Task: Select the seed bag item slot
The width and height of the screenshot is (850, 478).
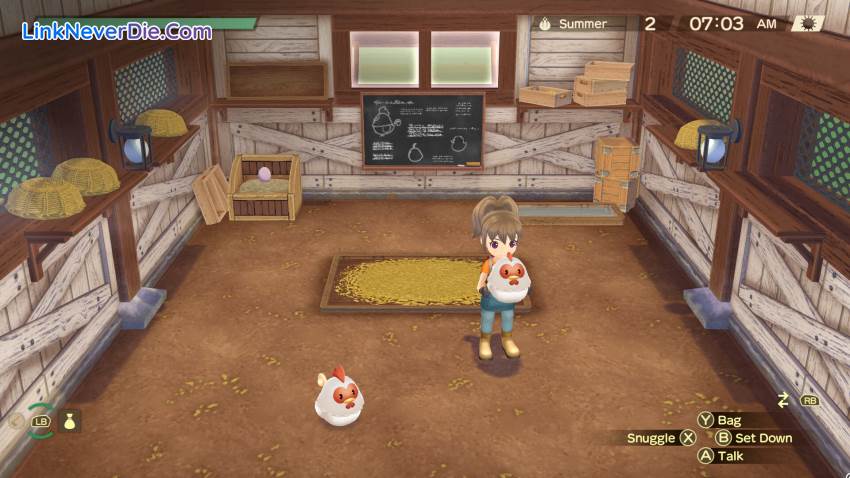Action: pos(69,421)
